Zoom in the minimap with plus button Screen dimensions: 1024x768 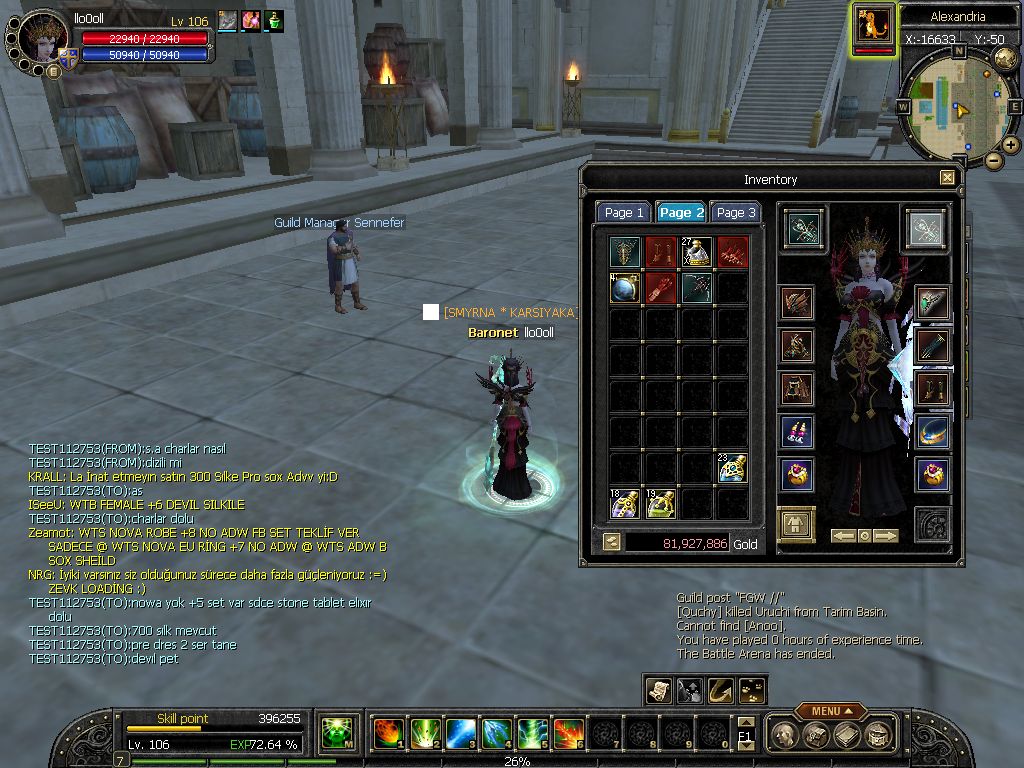pyautogui.click(x=1011, y=145)
